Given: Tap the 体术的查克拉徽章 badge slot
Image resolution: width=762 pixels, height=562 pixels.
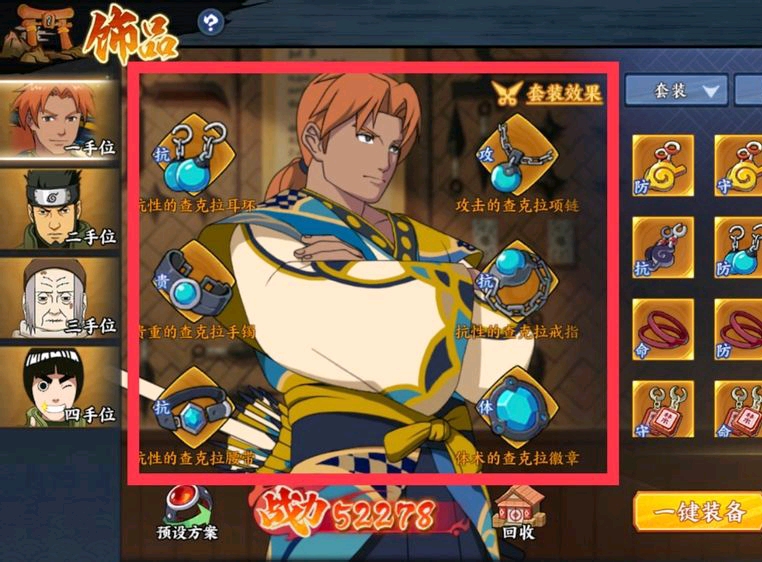Looking at the screenshot, I should 515,408.
